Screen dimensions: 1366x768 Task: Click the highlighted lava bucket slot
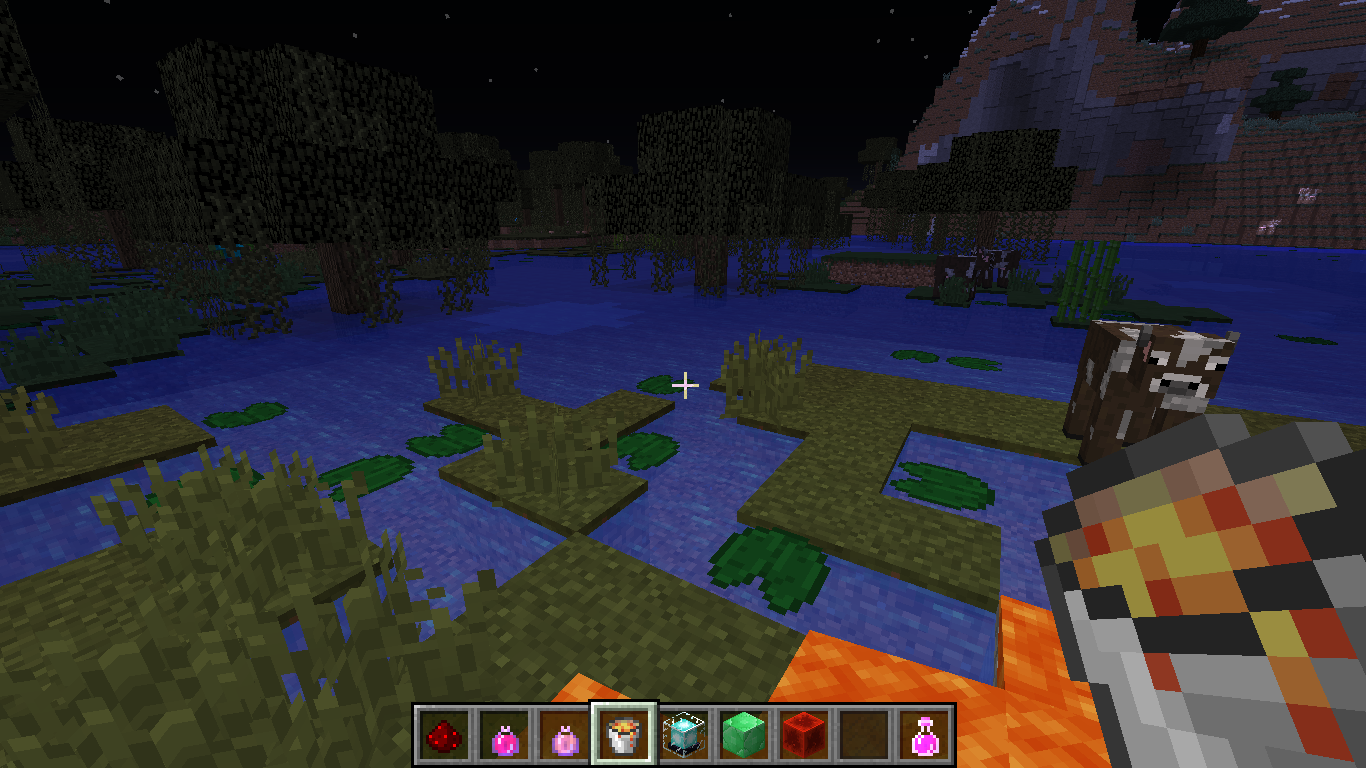pos(624,737)
